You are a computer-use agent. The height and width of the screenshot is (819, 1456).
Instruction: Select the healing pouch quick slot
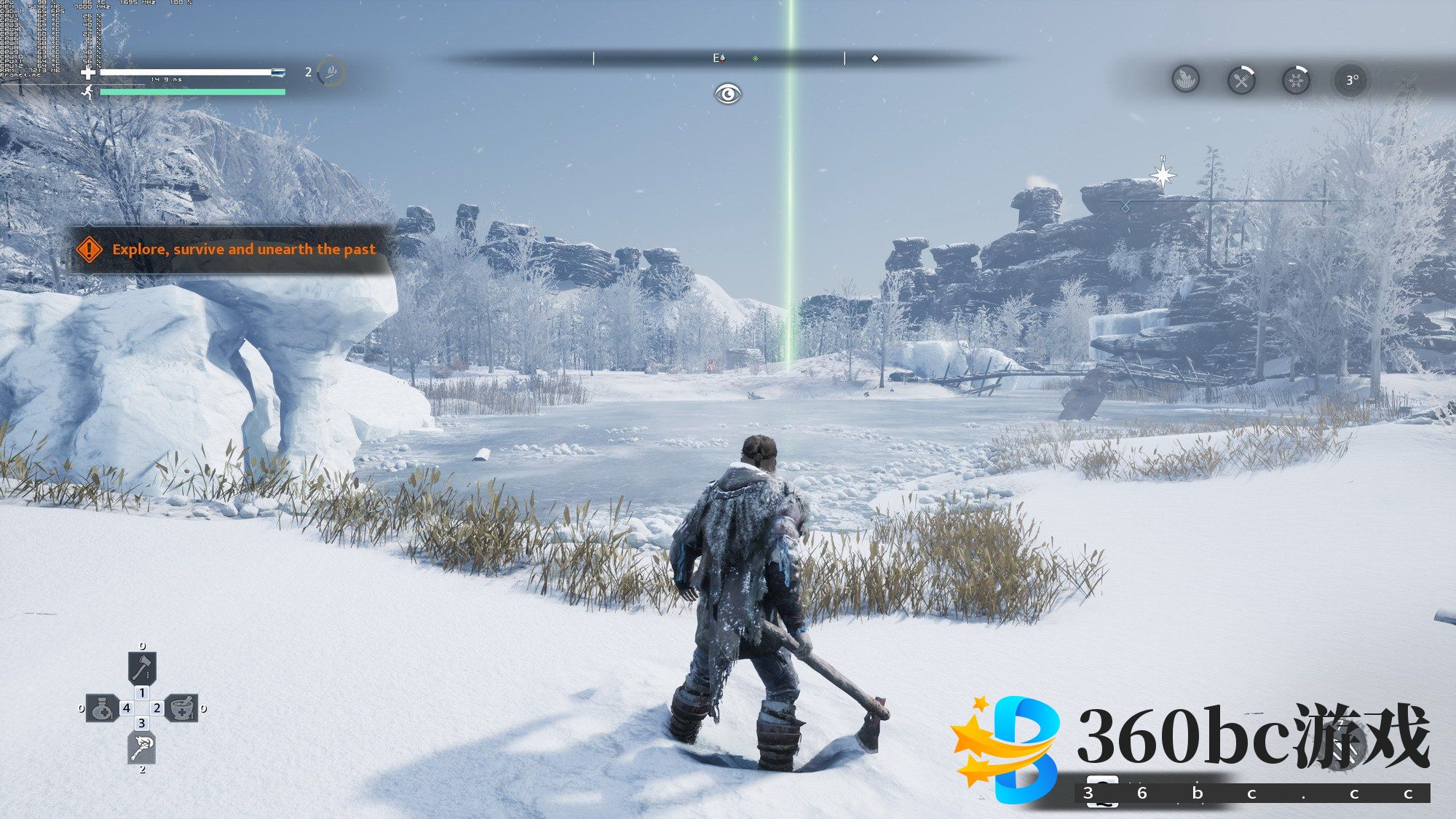[x=102, y=708]
